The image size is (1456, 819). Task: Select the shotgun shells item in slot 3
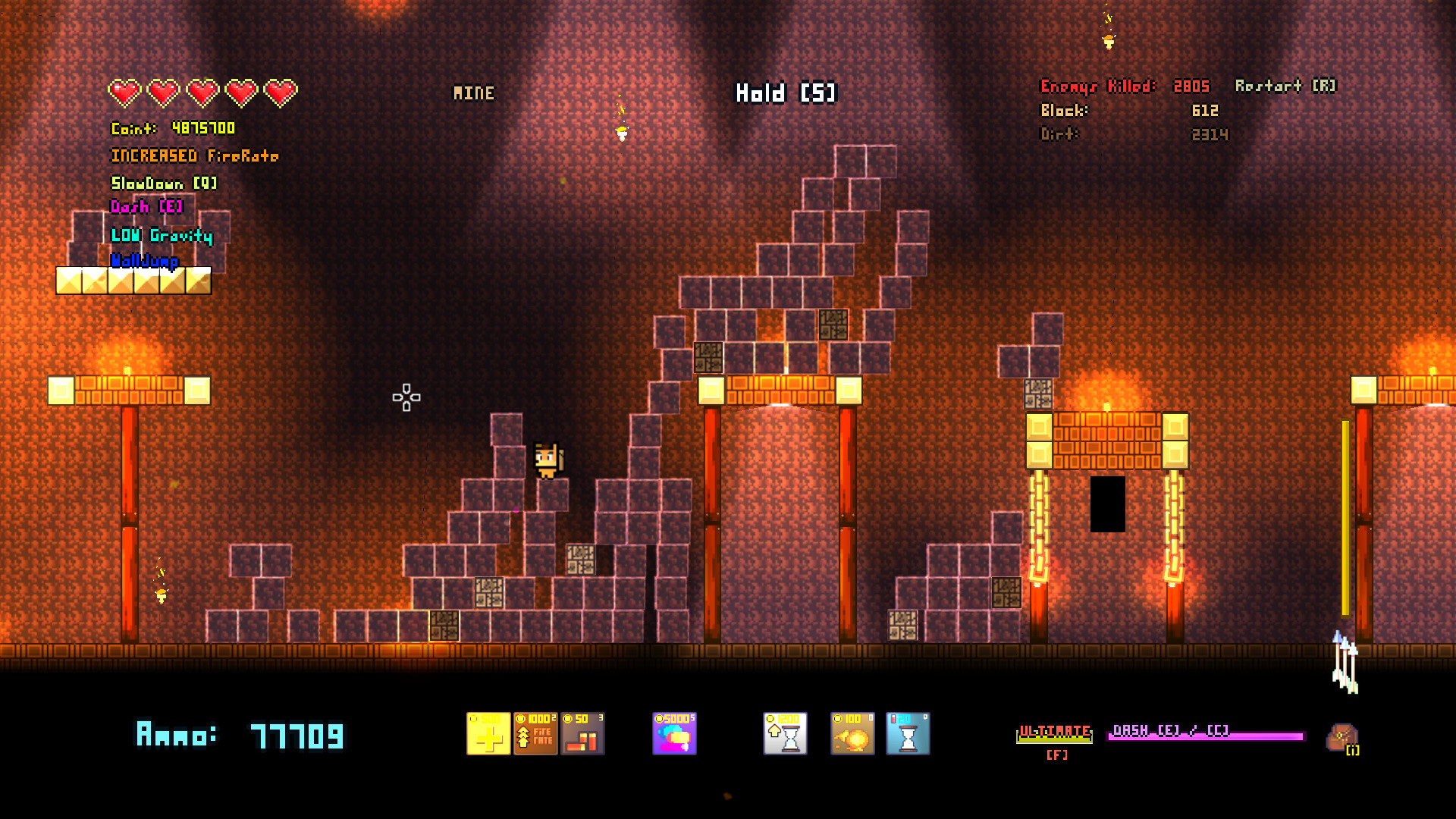(x=584, y=733)
